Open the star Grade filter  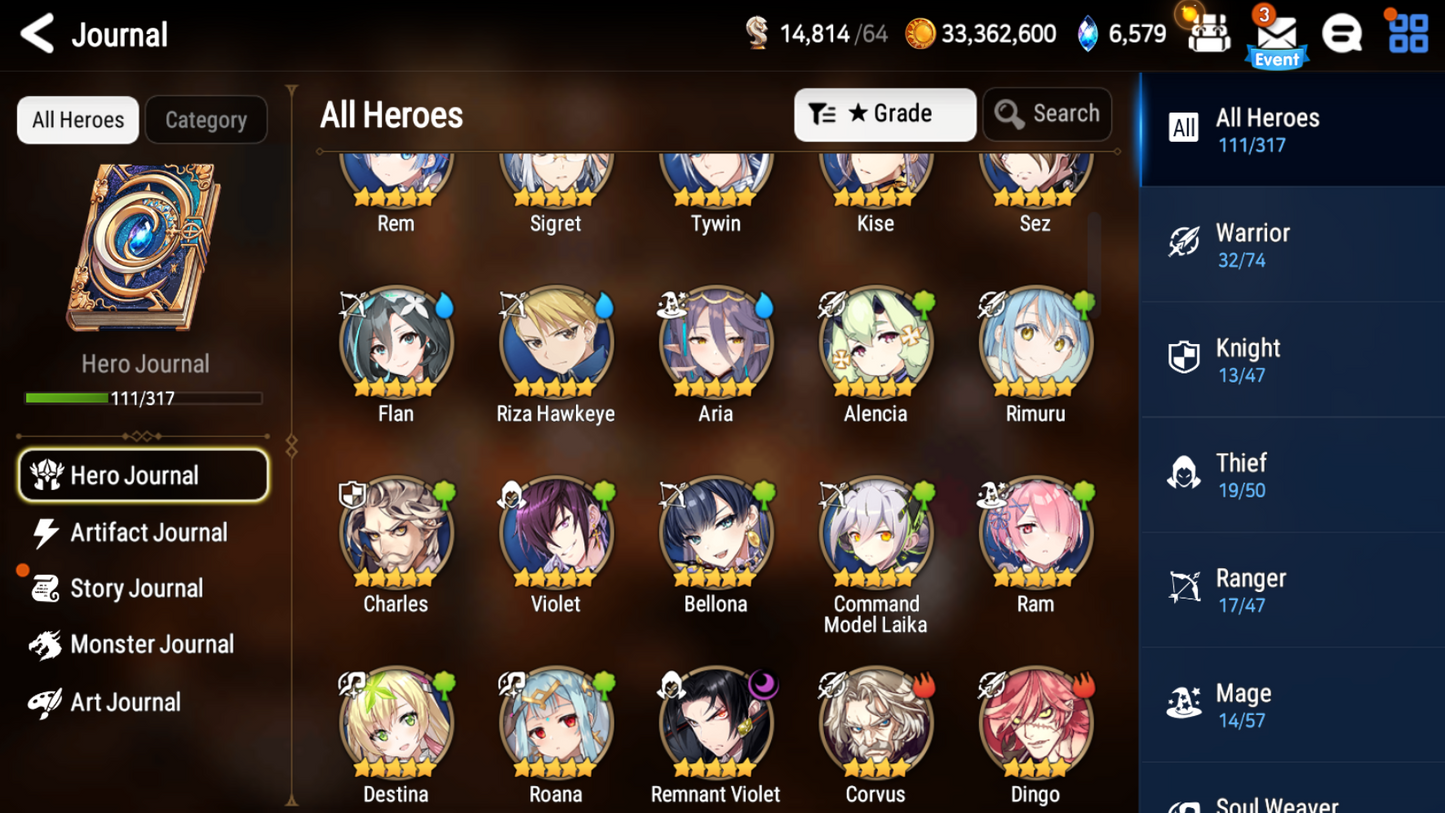tap(884, 114)
